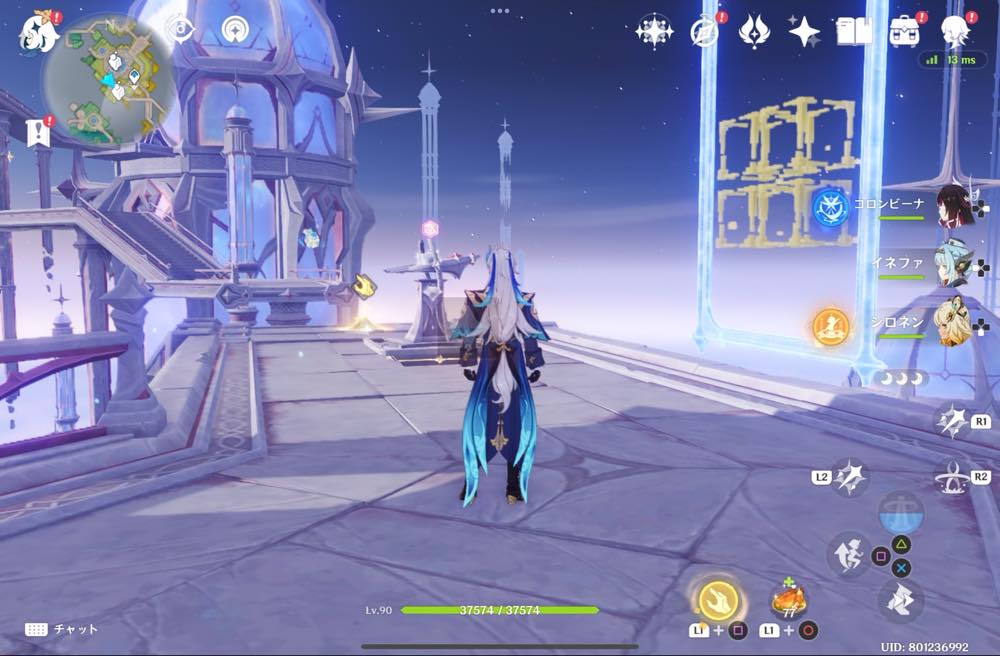This screenshot has height=656, width=1000.
Task: Open the circular minimap
Action: coord(109,78)
